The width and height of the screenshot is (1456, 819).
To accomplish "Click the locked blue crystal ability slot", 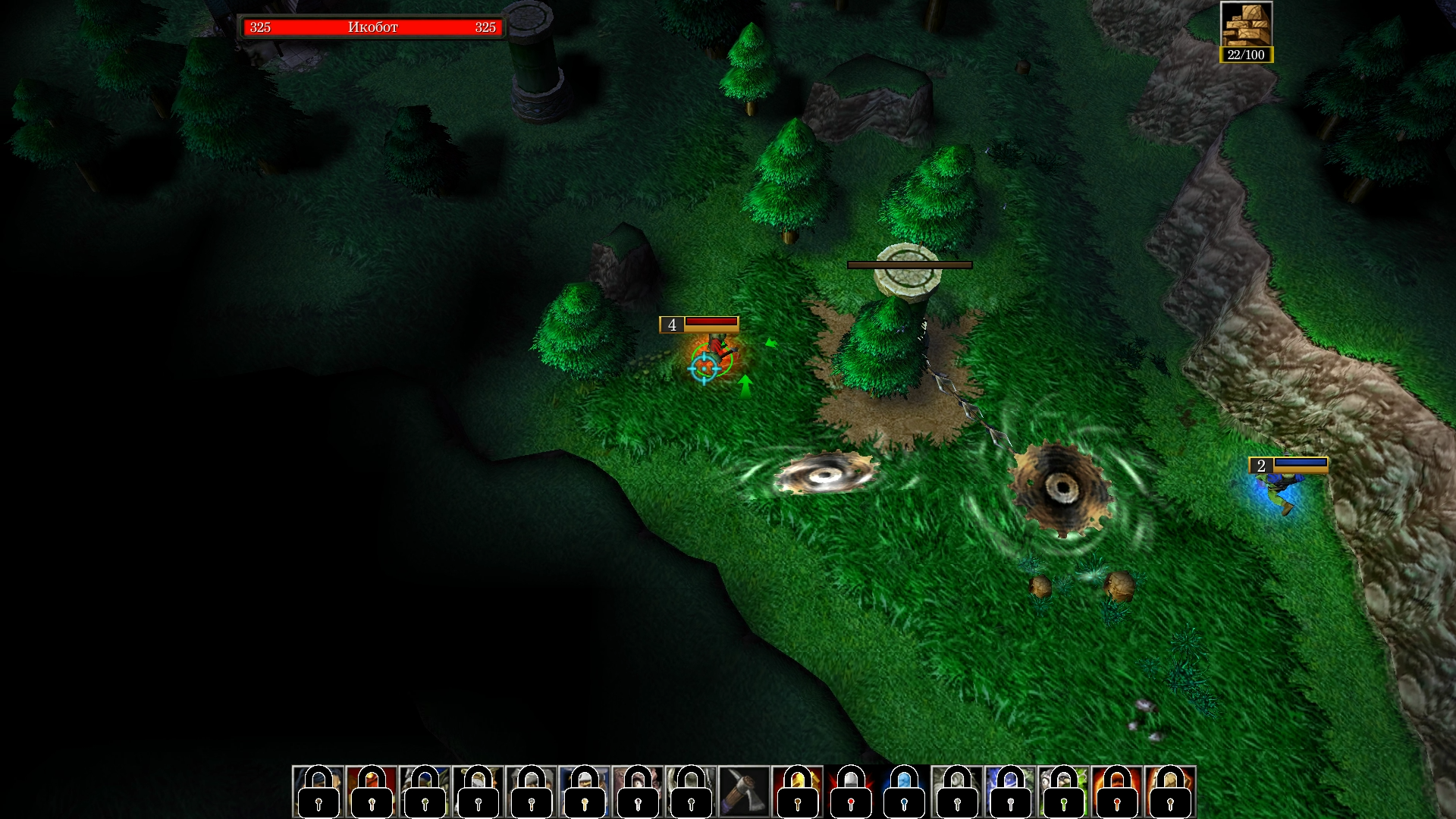I will click(x=904, y=792).
